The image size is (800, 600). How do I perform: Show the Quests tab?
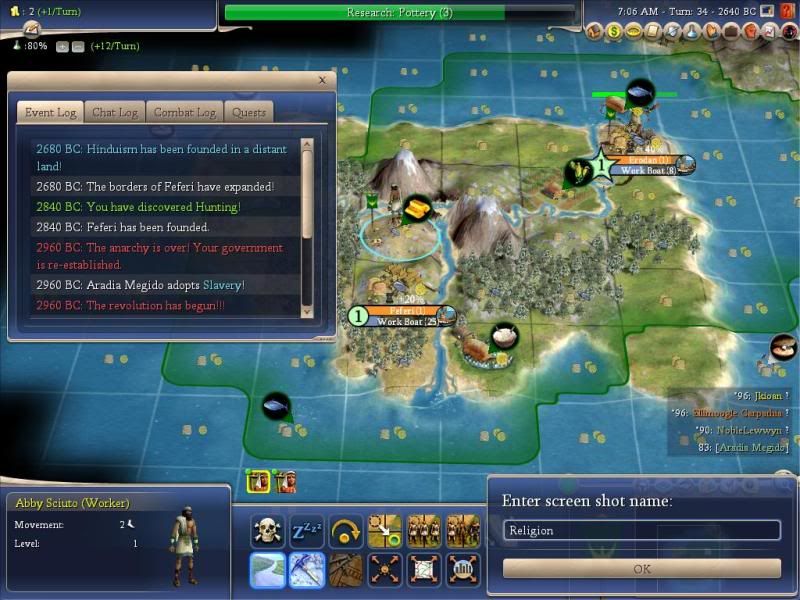point(249,113)
